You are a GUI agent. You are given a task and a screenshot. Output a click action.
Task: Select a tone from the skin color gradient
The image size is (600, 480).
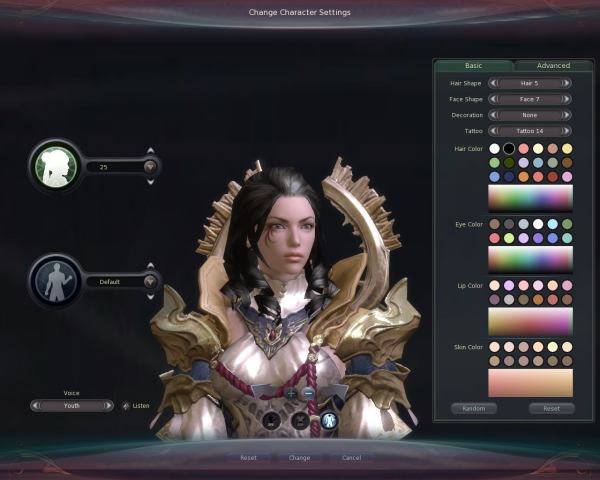tap(530, 382)
